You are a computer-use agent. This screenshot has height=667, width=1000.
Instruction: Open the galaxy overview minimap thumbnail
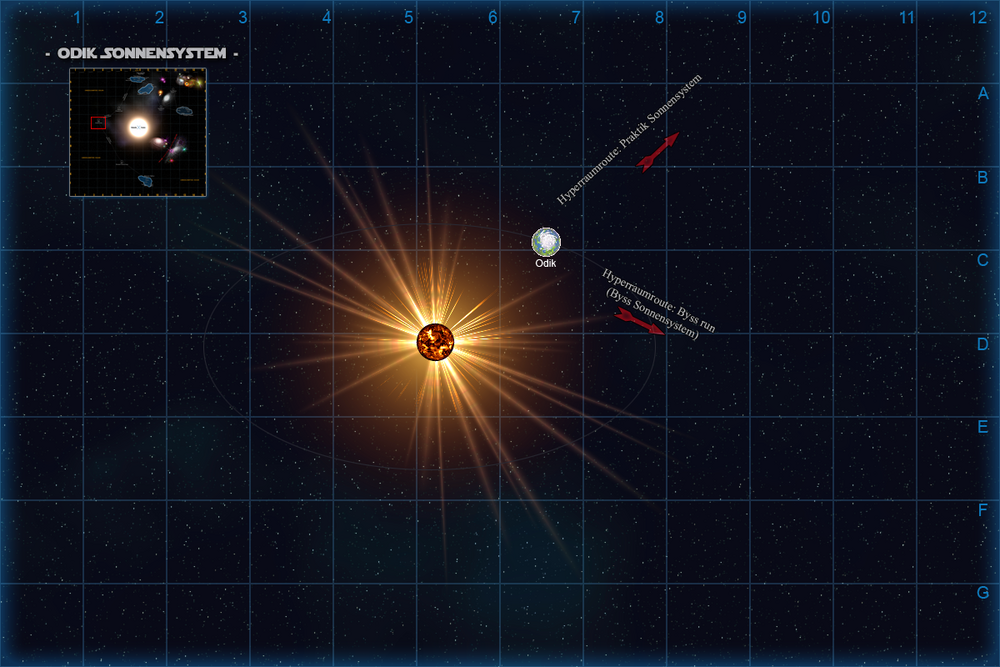point(138,132)
